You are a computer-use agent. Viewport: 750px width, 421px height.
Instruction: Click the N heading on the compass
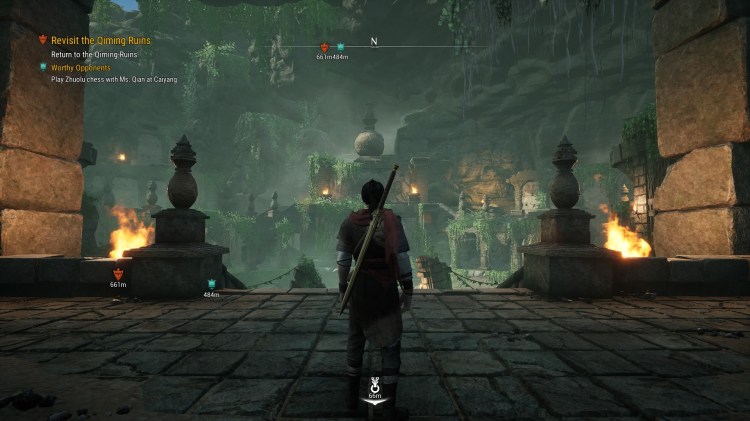point(374,42)
